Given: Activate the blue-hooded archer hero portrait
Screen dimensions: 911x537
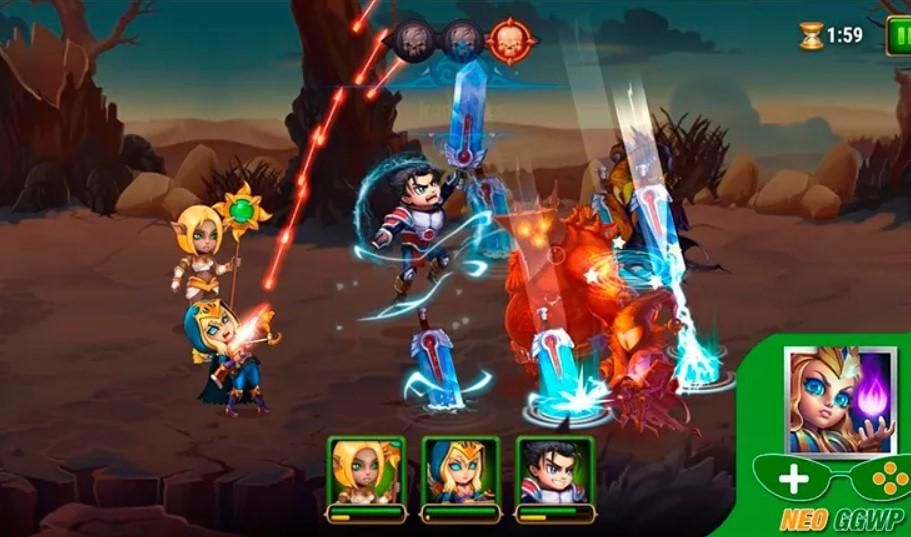Looking at the screenshot, I should pos(460,472).
